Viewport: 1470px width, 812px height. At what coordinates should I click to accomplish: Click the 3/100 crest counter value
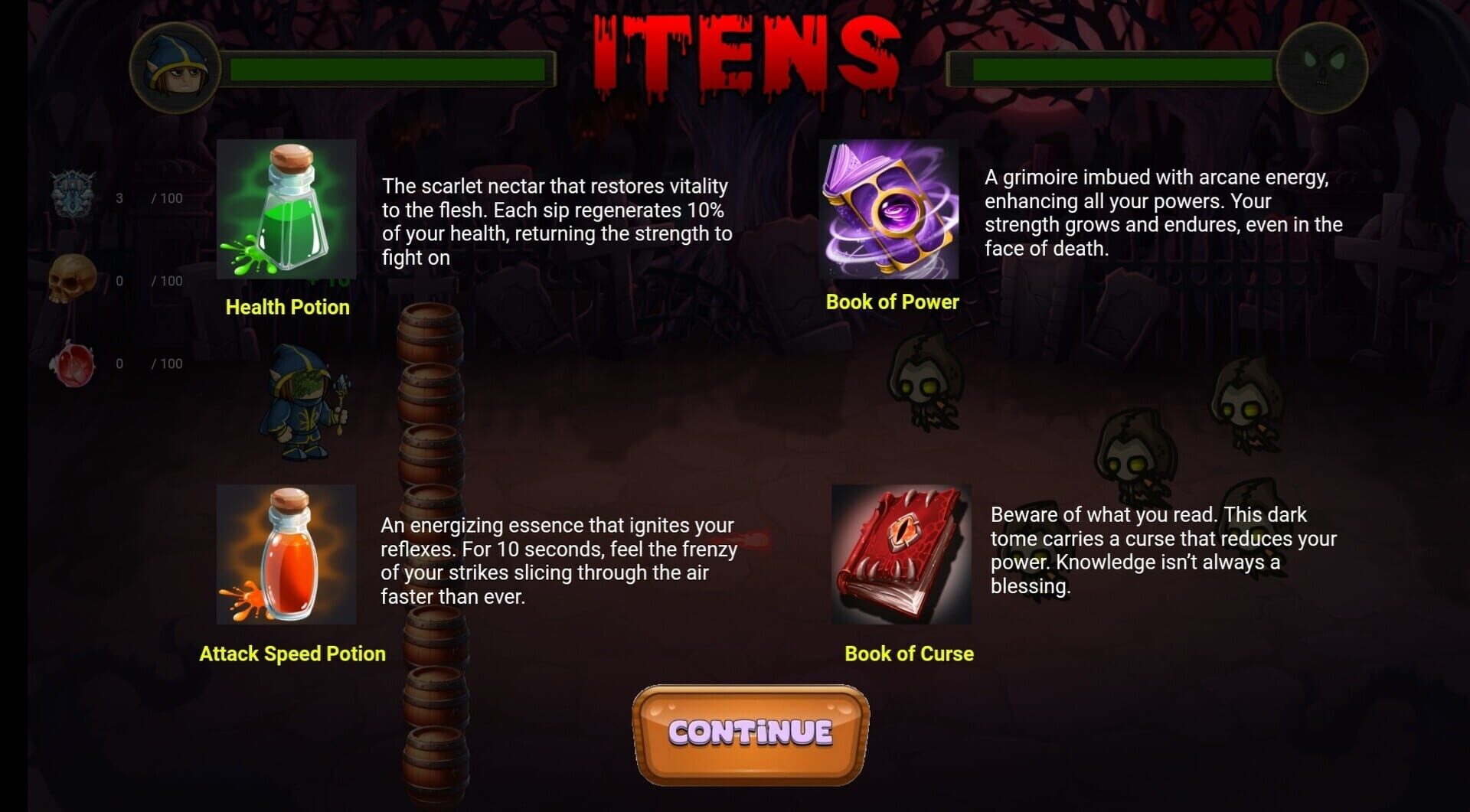149,197
